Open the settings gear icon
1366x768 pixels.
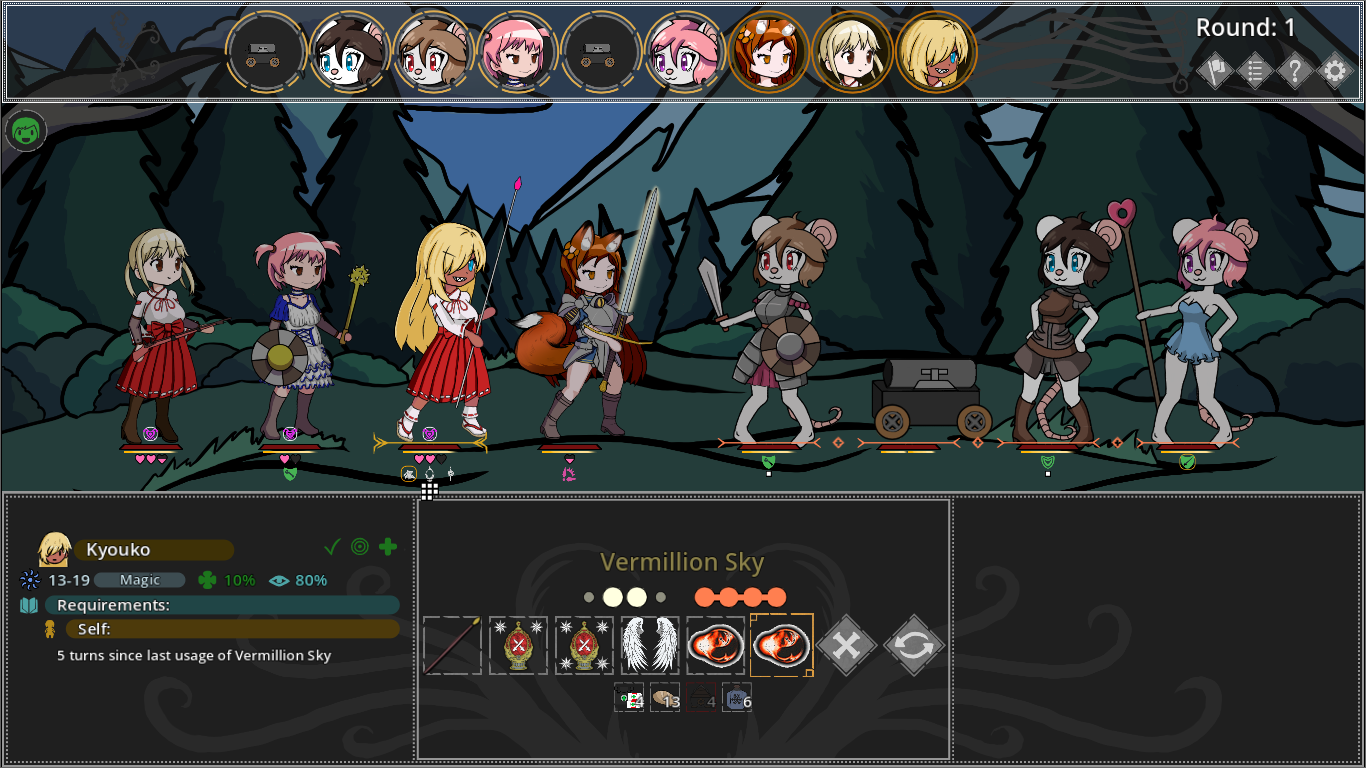[x=1335, y=71]
